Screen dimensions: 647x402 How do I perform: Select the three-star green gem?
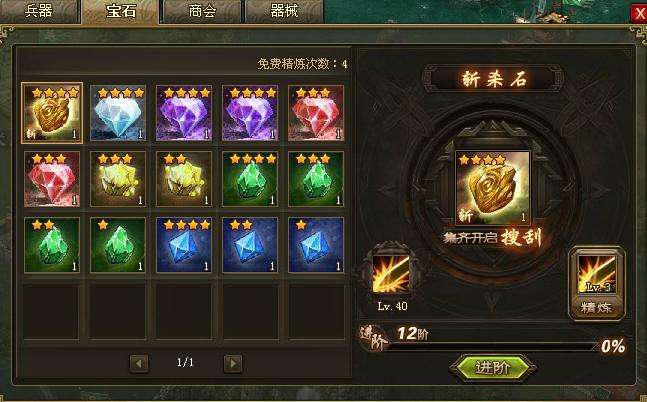coord(316,178)
